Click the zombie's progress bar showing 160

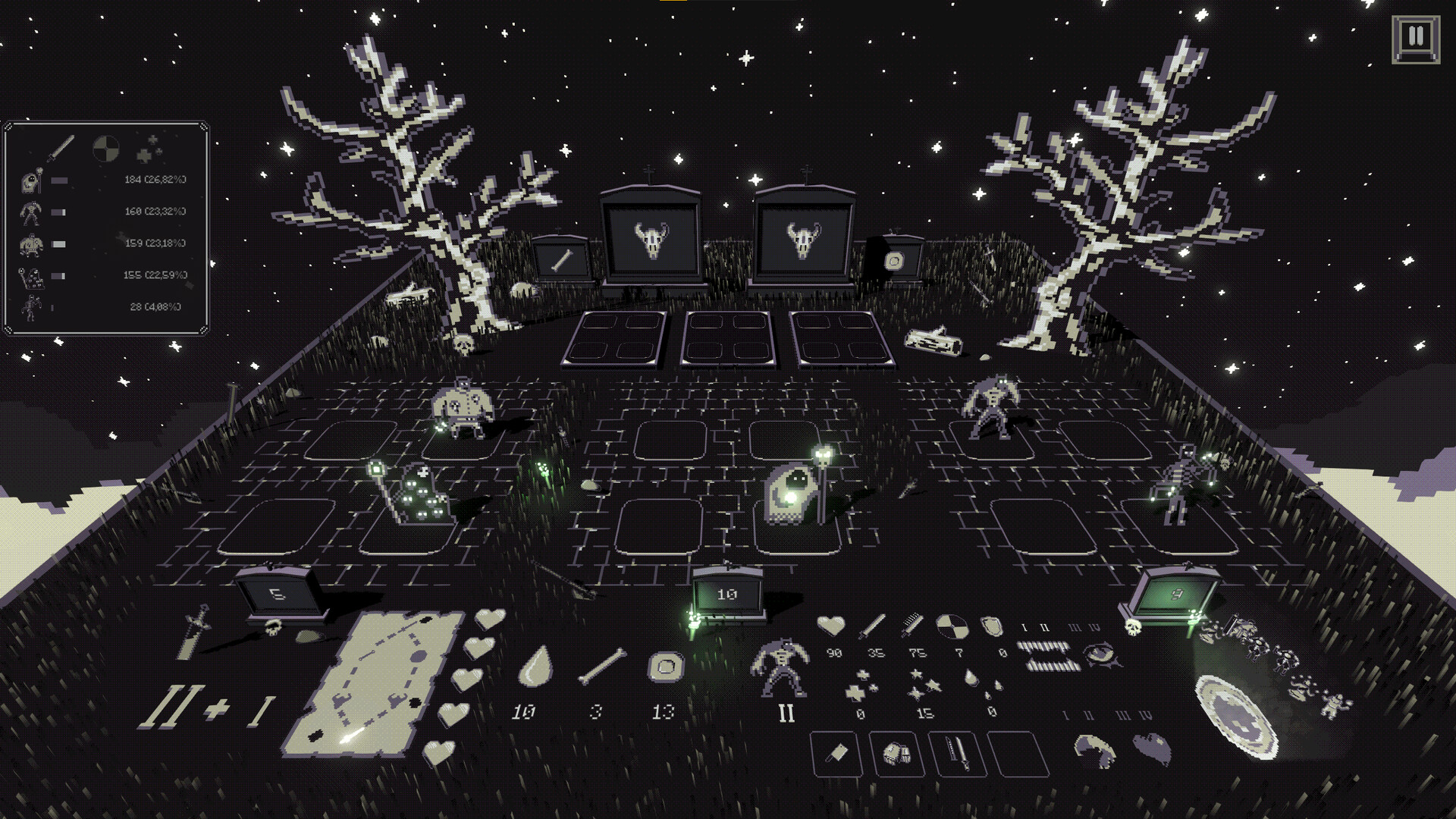pos(59,212)
